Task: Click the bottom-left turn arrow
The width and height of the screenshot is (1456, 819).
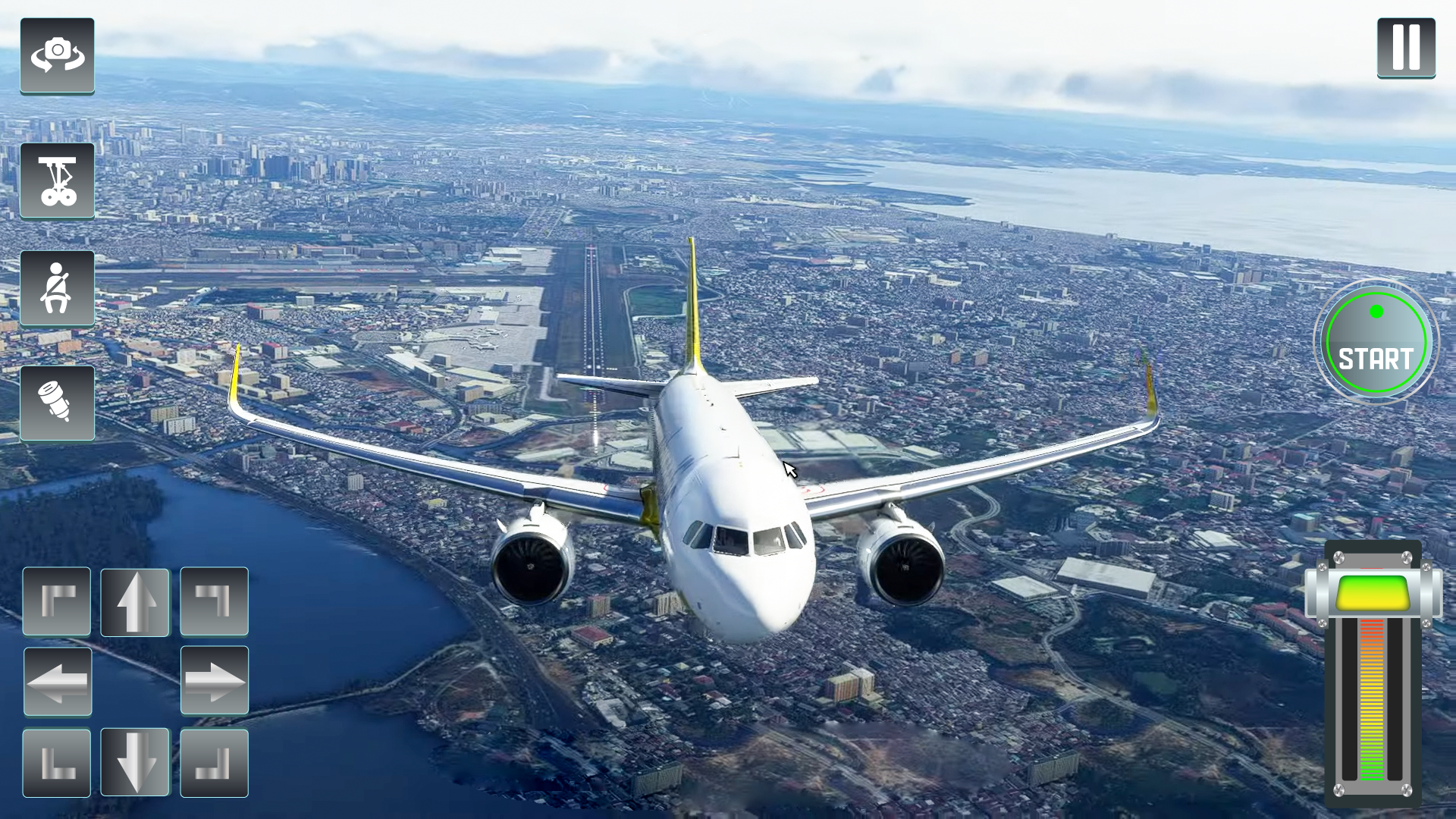Action: (x=57, y=761)
